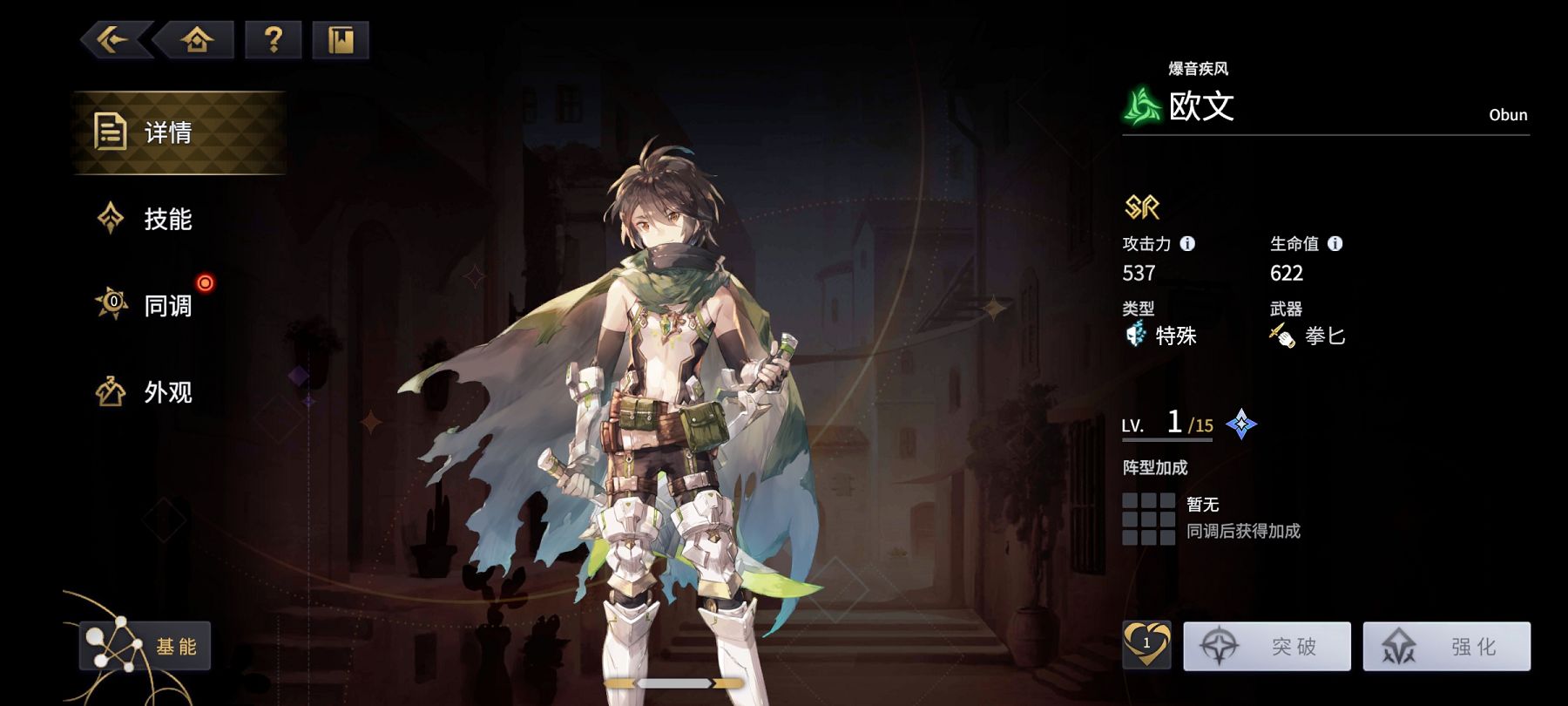This screenshot has height=706, width=1568.
Task: Open the 技能 skills tab
Action: [166, 219]
